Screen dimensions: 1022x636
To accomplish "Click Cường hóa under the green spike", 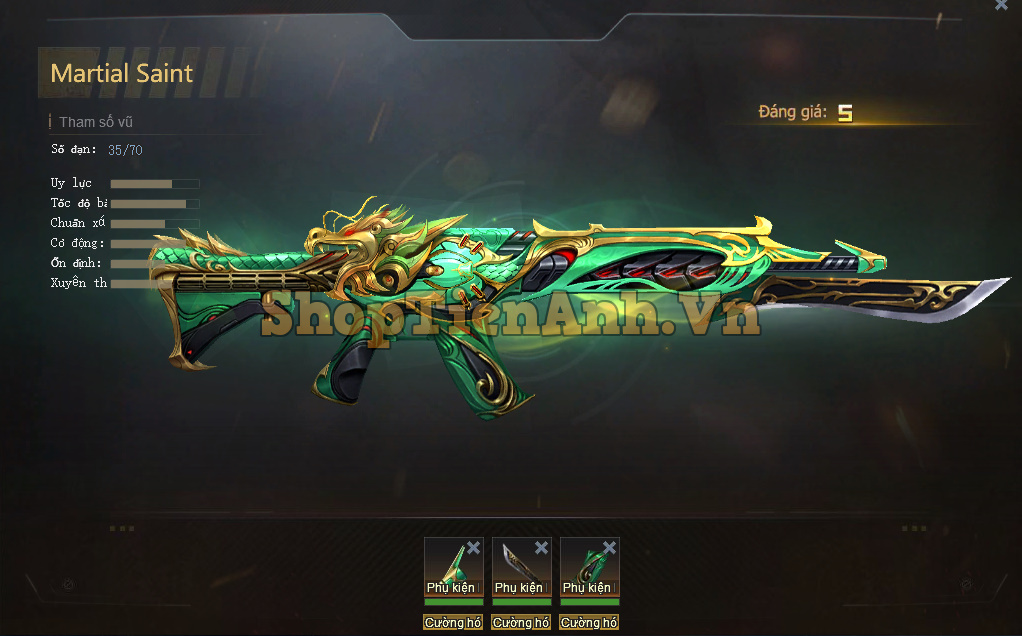I will 453,622.
